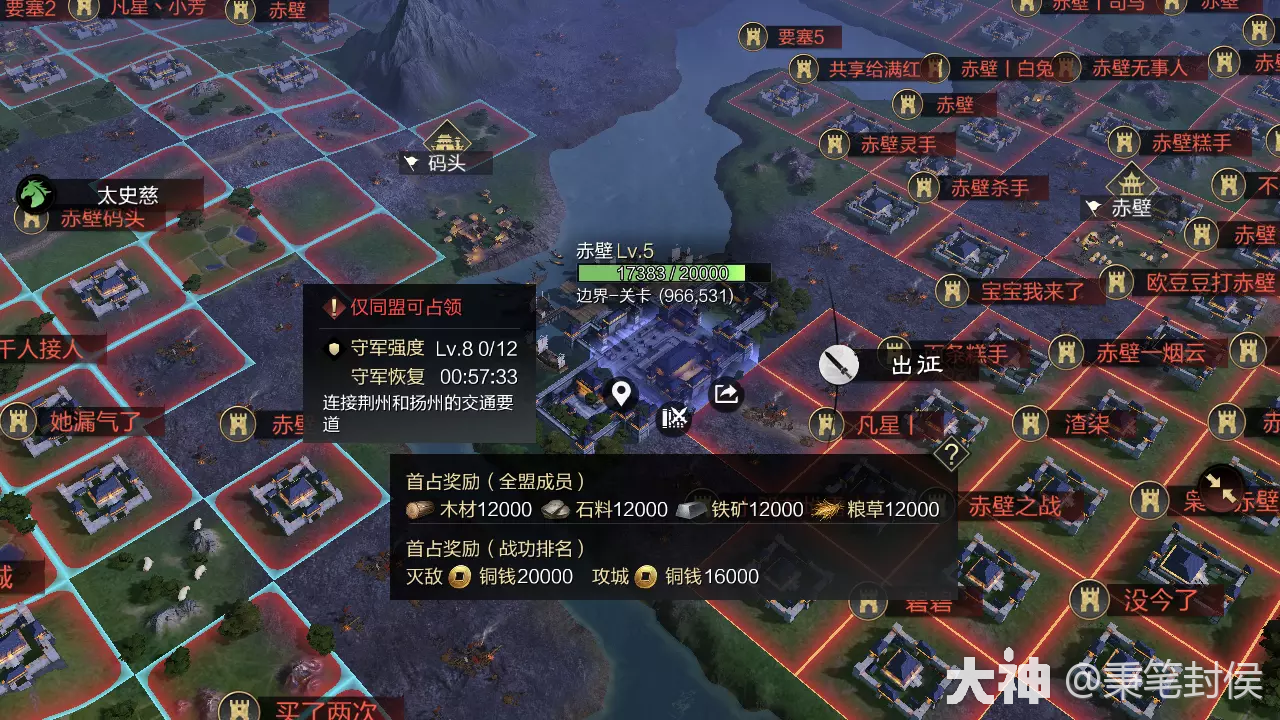Screen dimensions: 1280x720
Task: Tap the castle icon next to 凡星丨
Action: (826, 424)
